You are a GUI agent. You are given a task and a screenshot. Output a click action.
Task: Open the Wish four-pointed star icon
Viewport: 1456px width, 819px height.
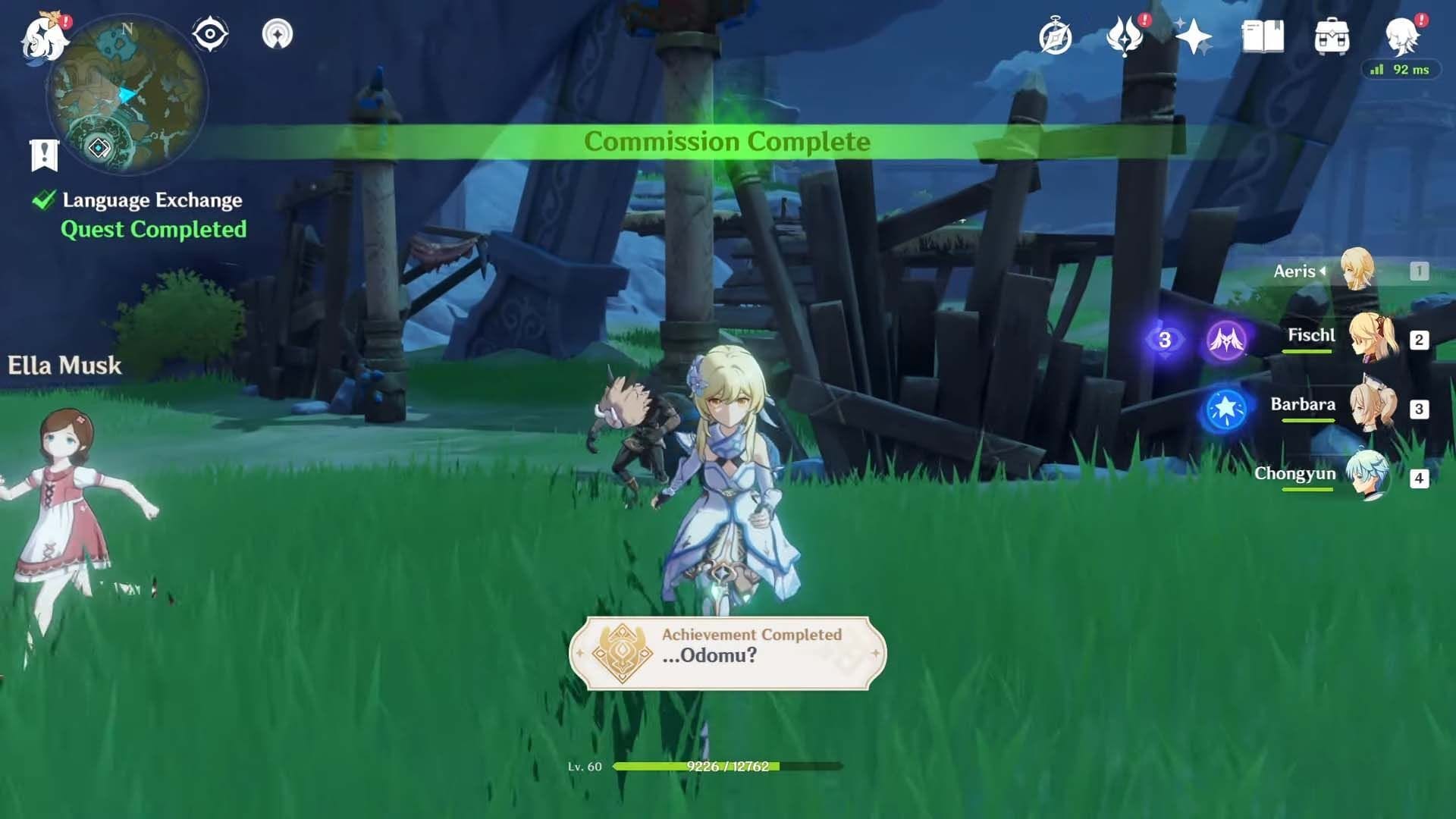pos(1194,36)
